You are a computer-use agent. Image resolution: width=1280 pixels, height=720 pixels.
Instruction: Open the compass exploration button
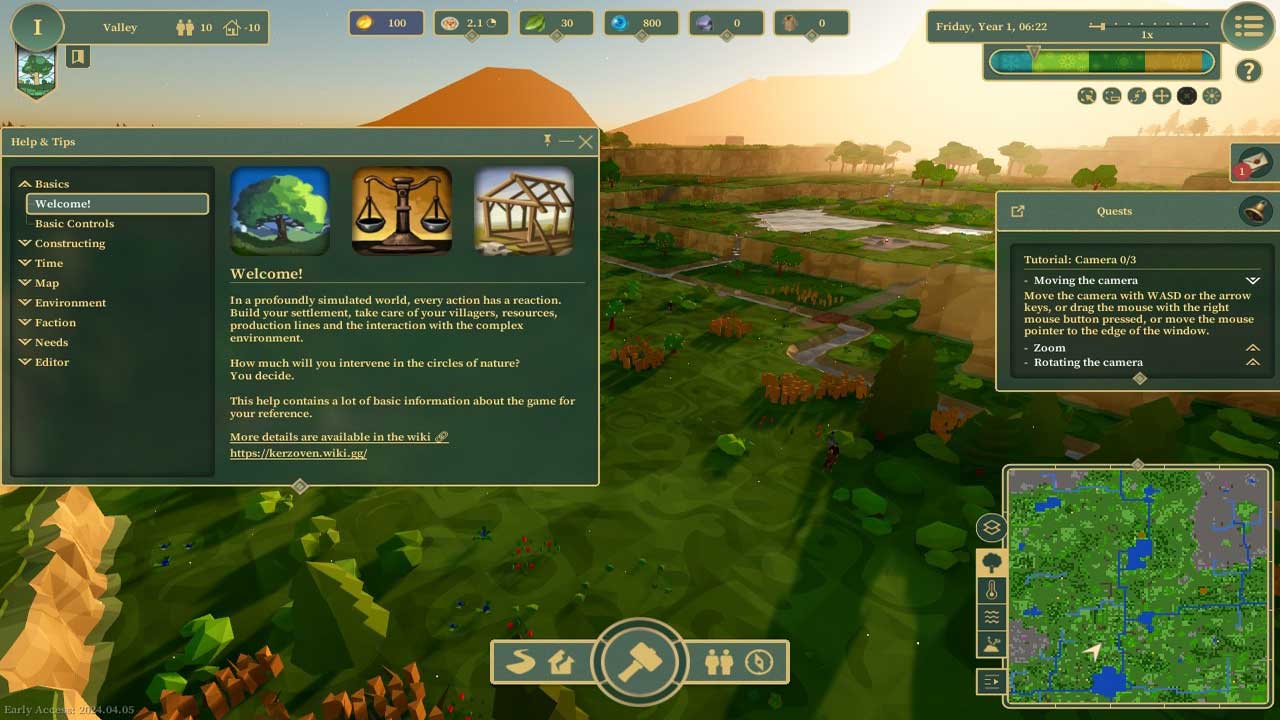(x=759, y=662)
